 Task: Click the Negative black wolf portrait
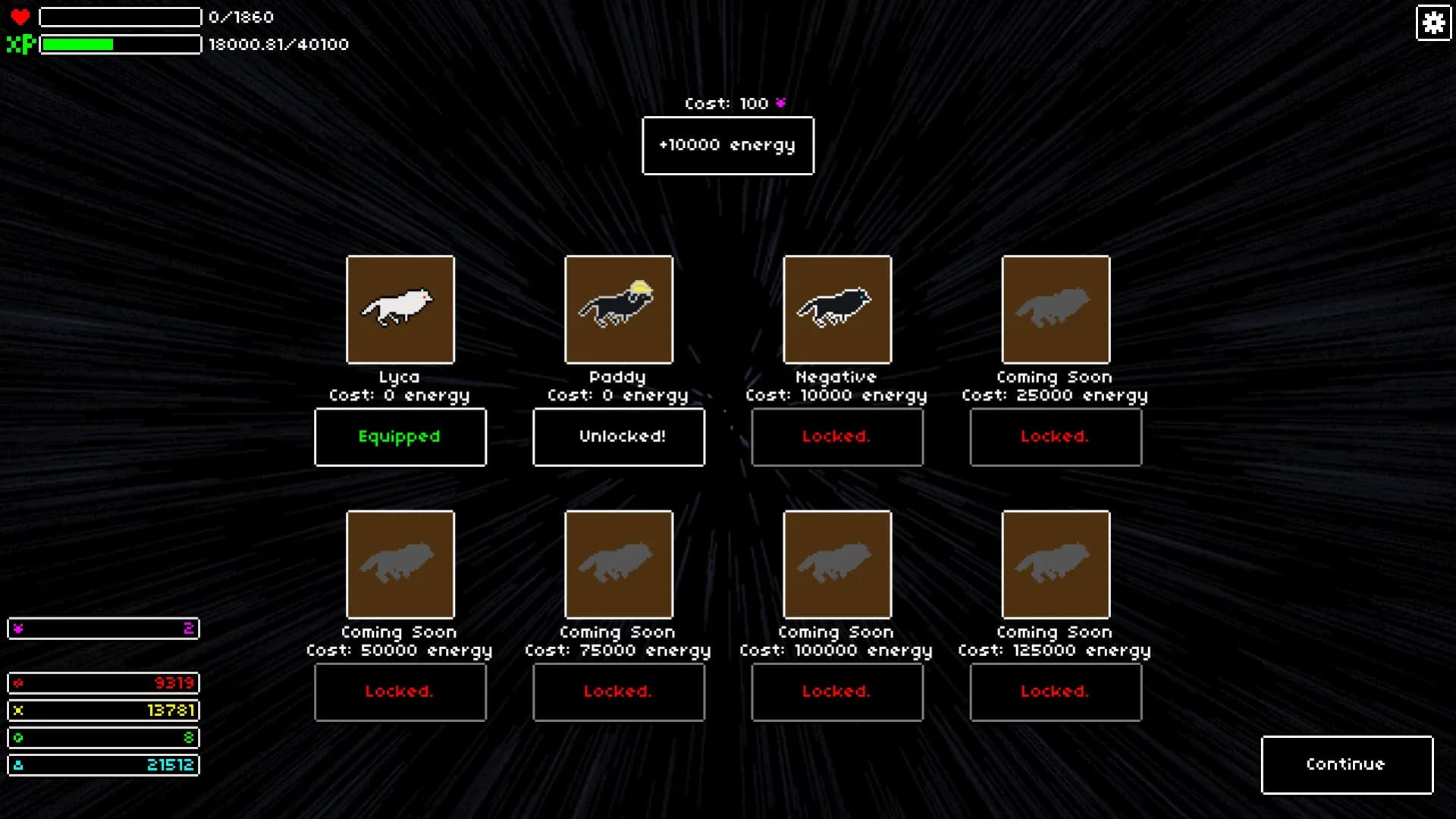[x=837, y=309]
